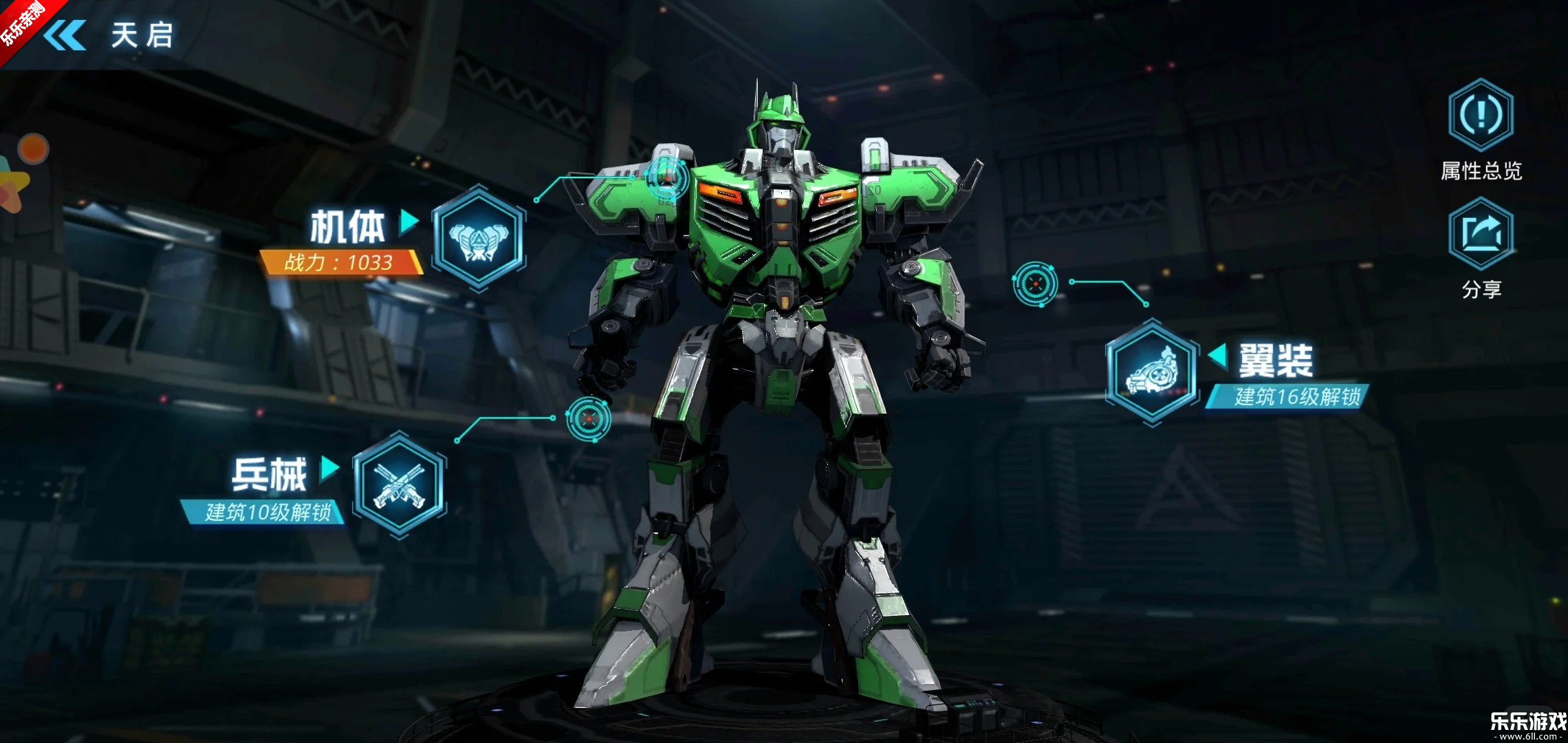1568x743 pixels.
Task: Show the 属性总览 attribute overview
Action: coord(1481,115)
